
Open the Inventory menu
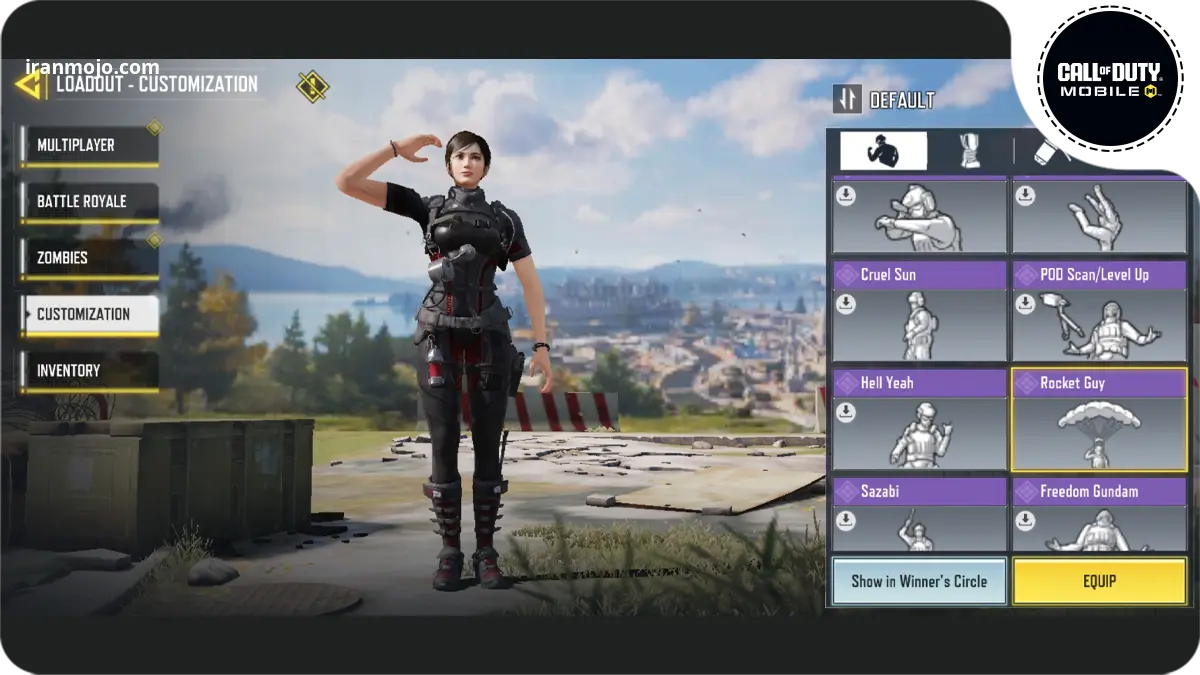pos(89,371)
